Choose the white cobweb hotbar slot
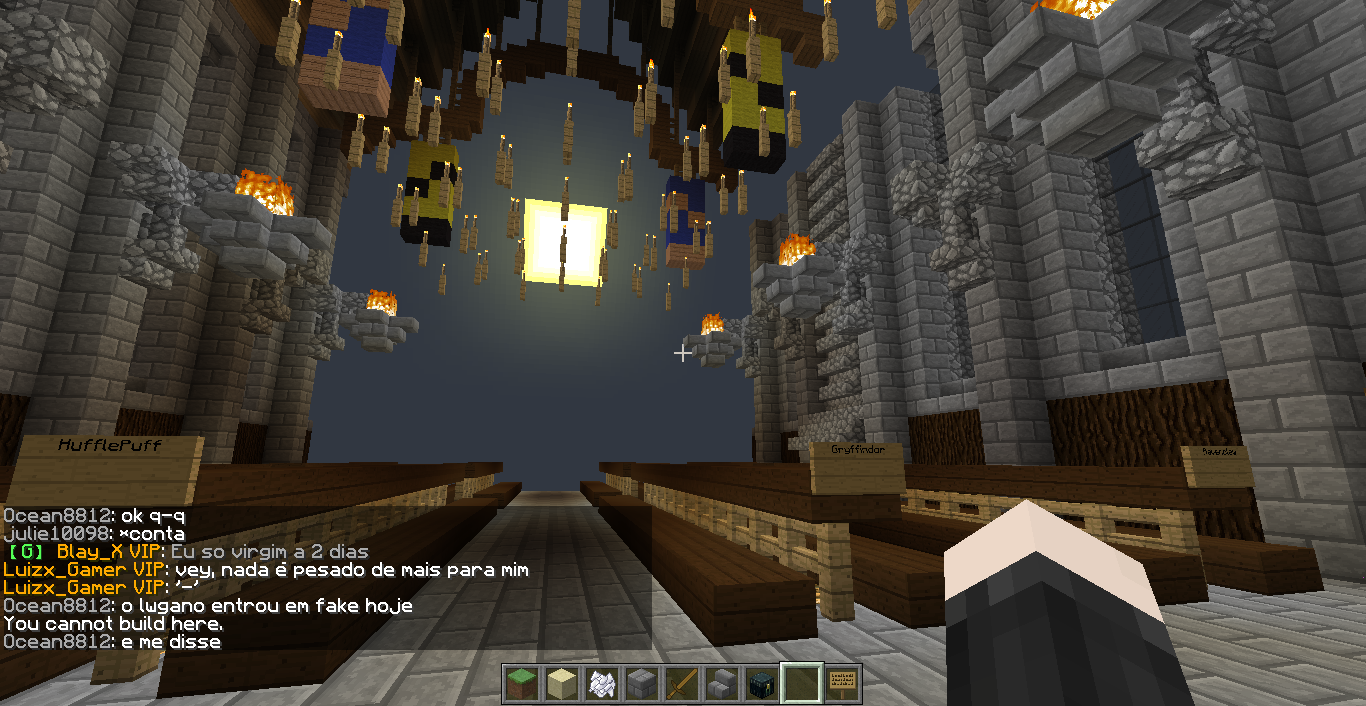The width and height of the screenshot is (1366, 706). (601, 684)
